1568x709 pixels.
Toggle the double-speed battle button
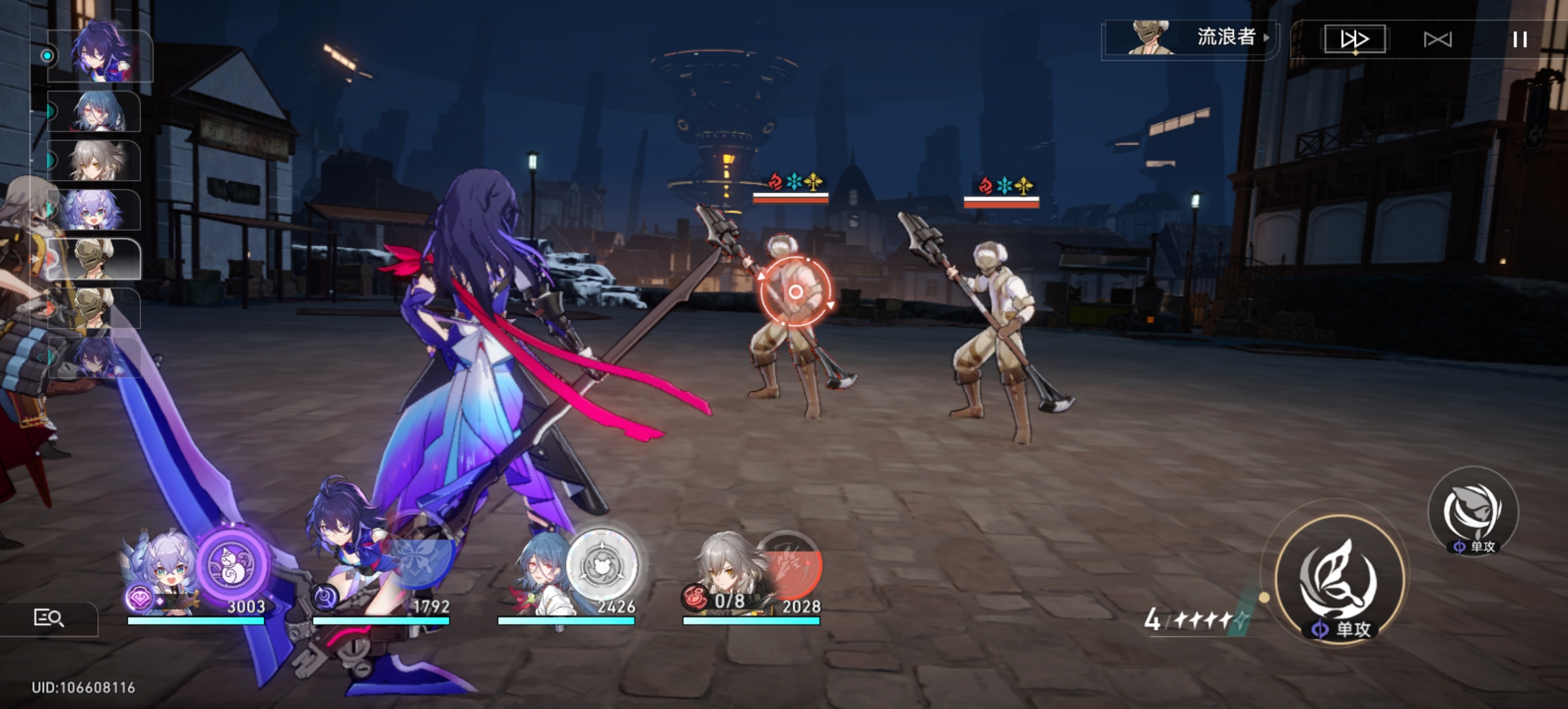pos(1355,39)
